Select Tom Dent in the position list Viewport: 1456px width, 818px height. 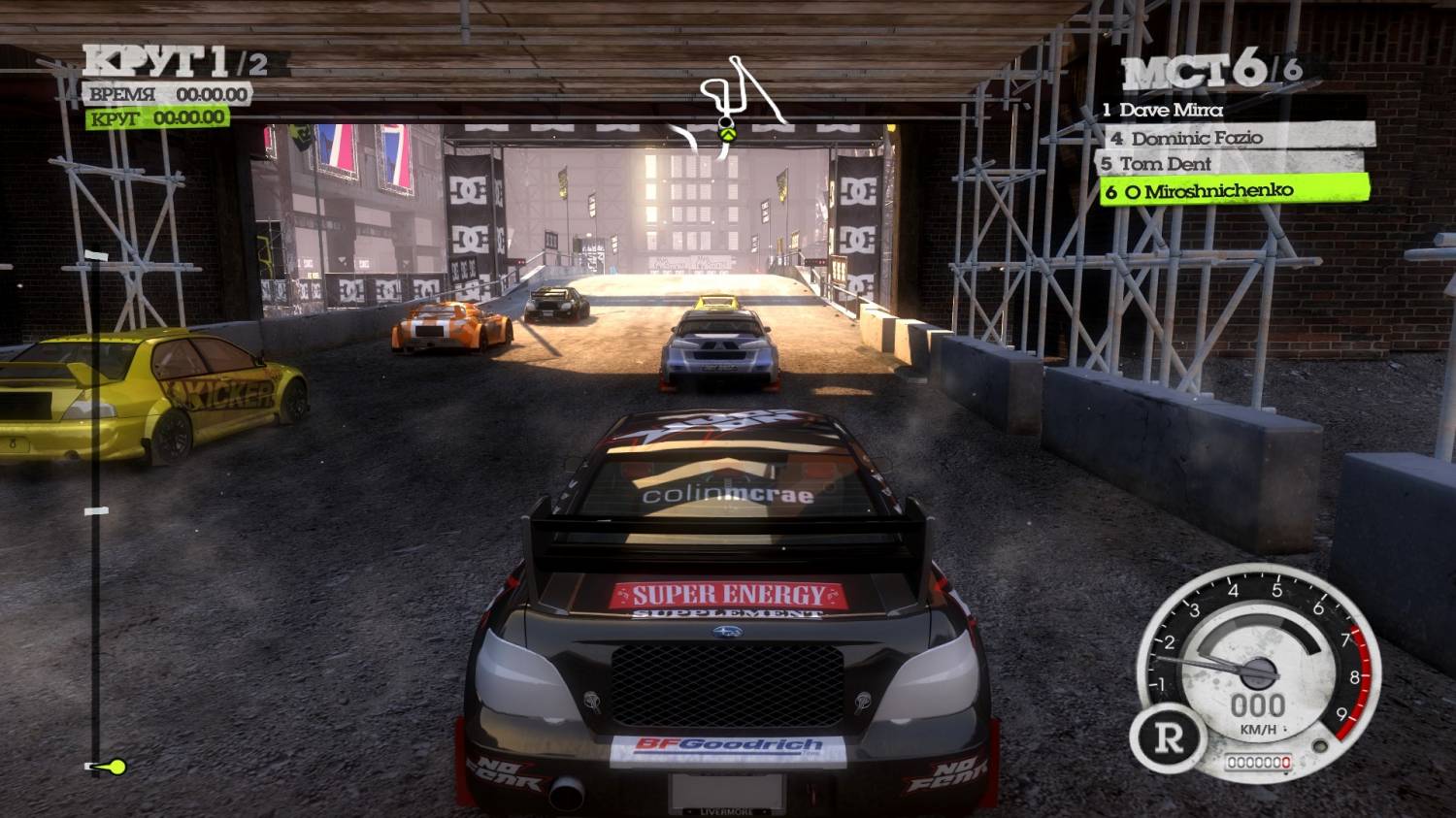pos(1233,164)
